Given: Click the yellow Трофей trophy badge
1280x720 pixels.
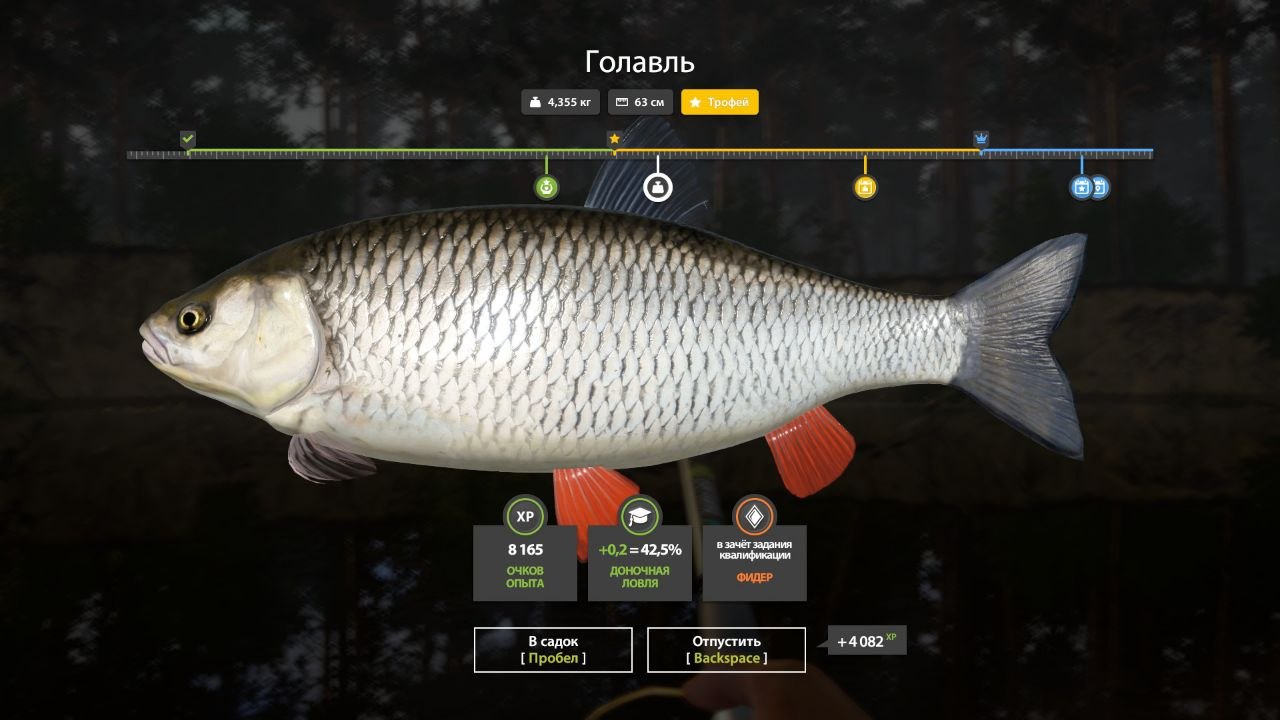Looking at the screenshot, I should click(x=719, y=102).
